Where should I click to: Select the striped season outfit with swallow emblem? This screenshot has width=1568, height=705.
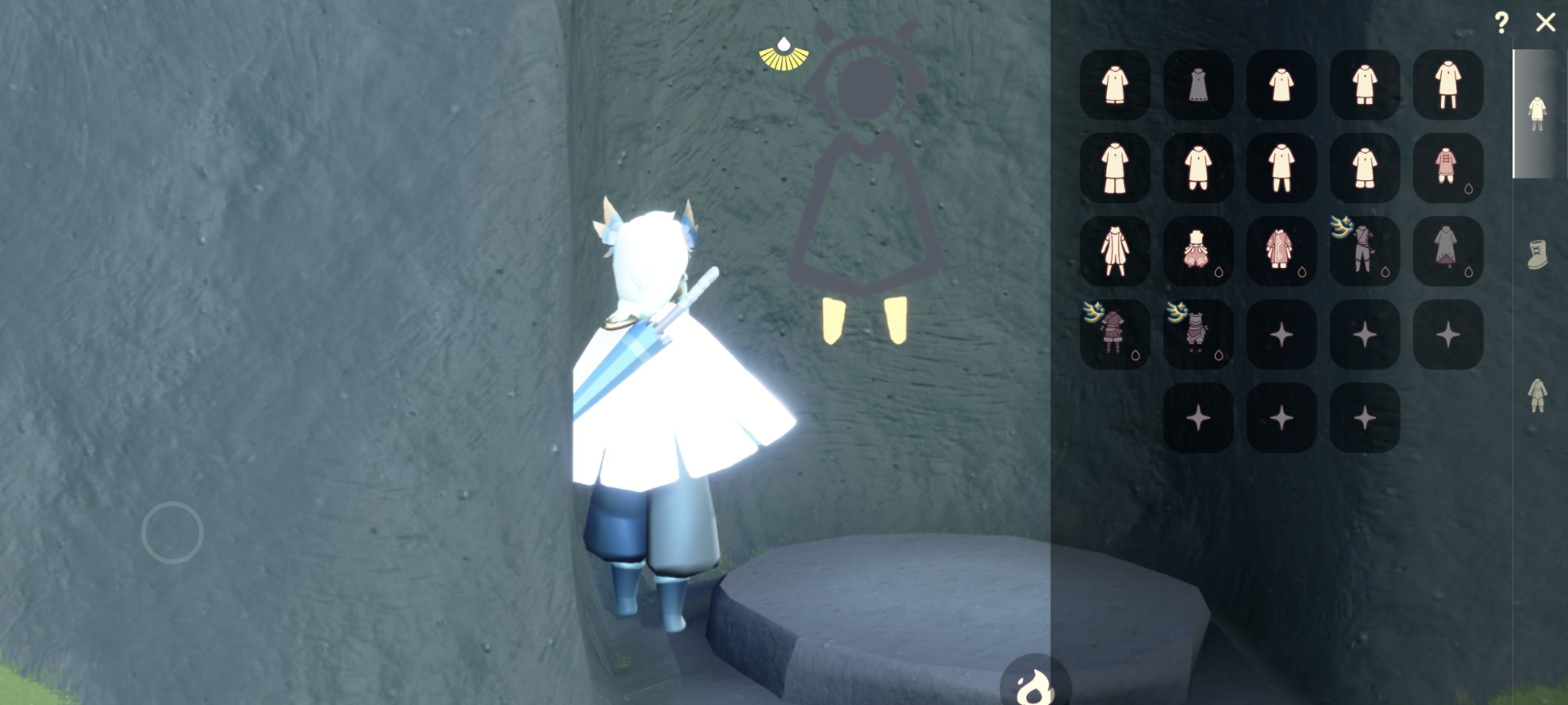[1198, 334]
